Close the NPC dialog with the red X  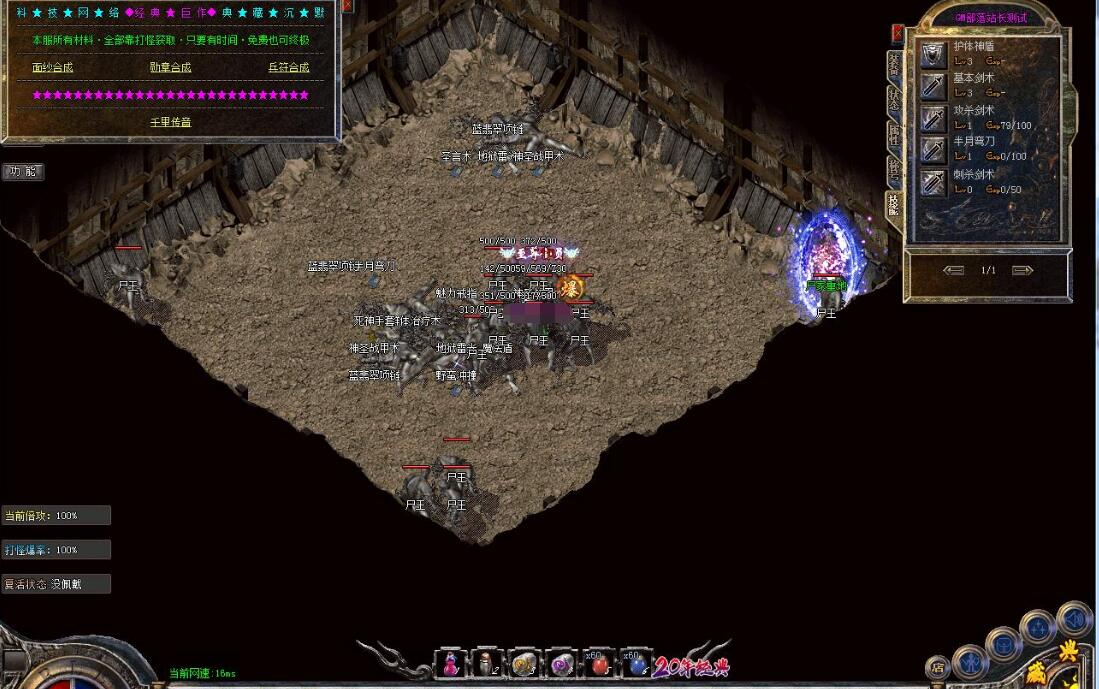pos(347,5)
